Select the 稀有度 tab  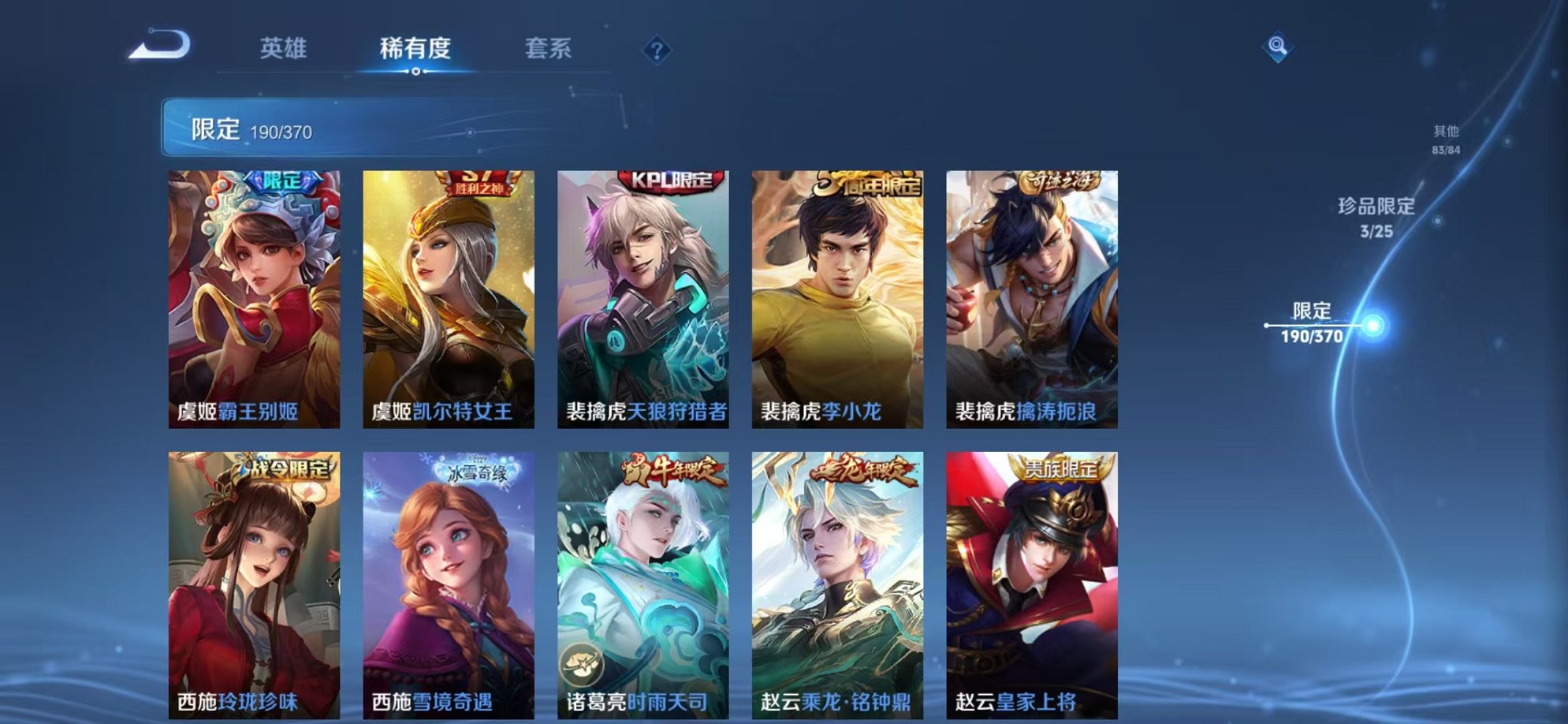point(416,49)
